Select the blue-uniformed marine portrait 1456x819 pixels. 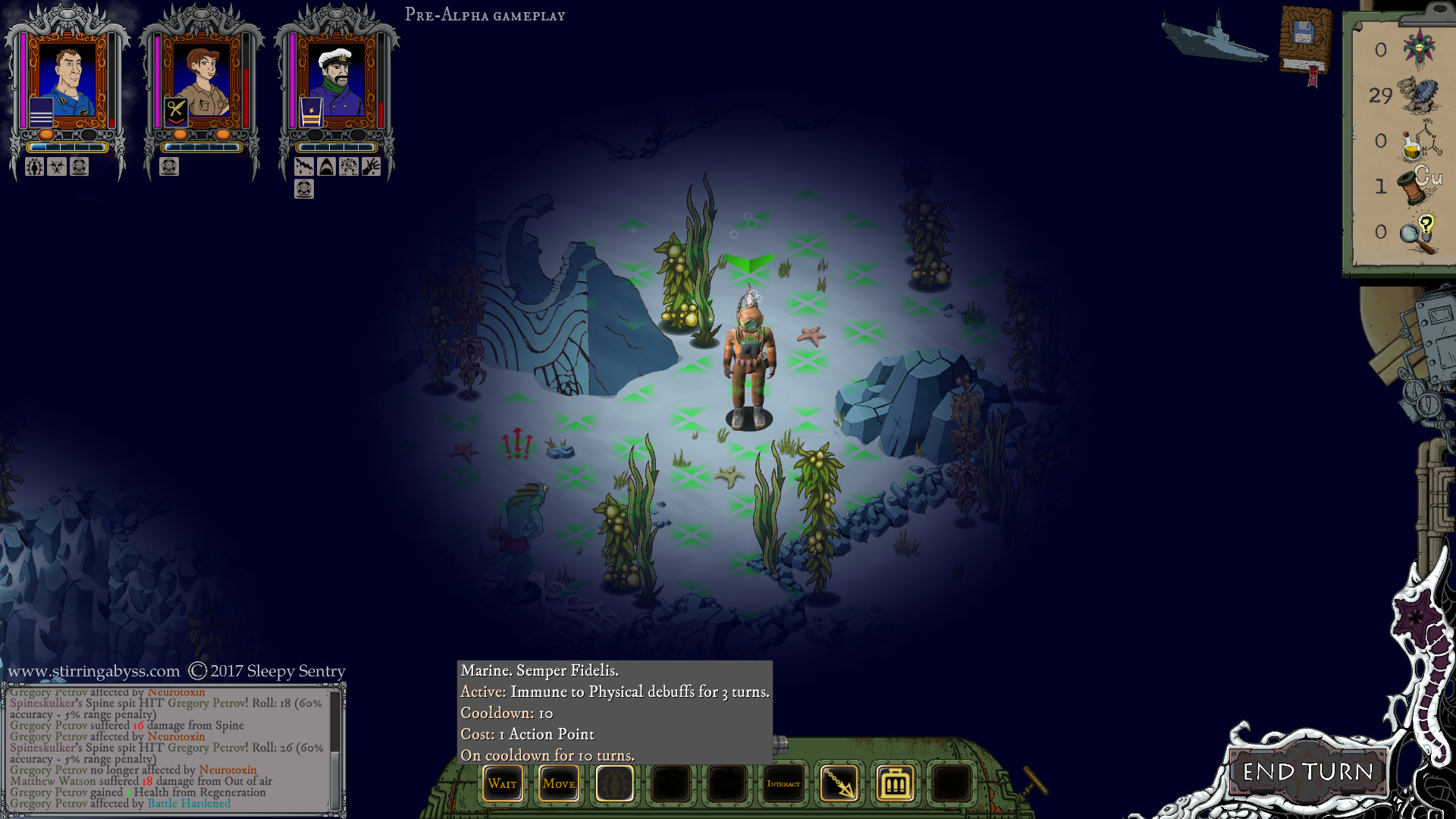point(67,80)
